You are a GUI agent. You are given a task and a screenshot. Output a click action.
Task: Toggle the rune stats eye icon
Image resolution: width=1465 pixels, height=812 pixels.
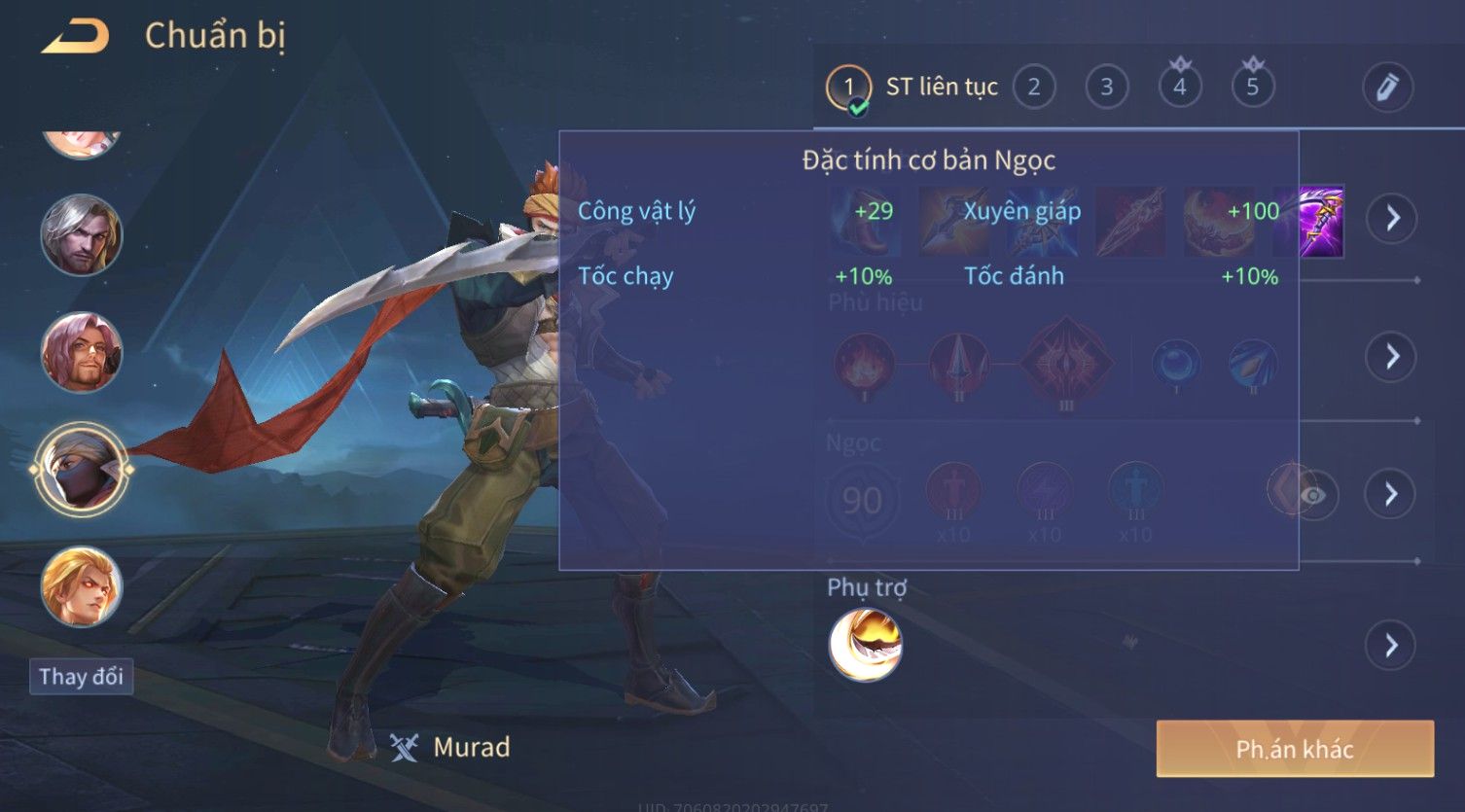[x=1312, y=495]
